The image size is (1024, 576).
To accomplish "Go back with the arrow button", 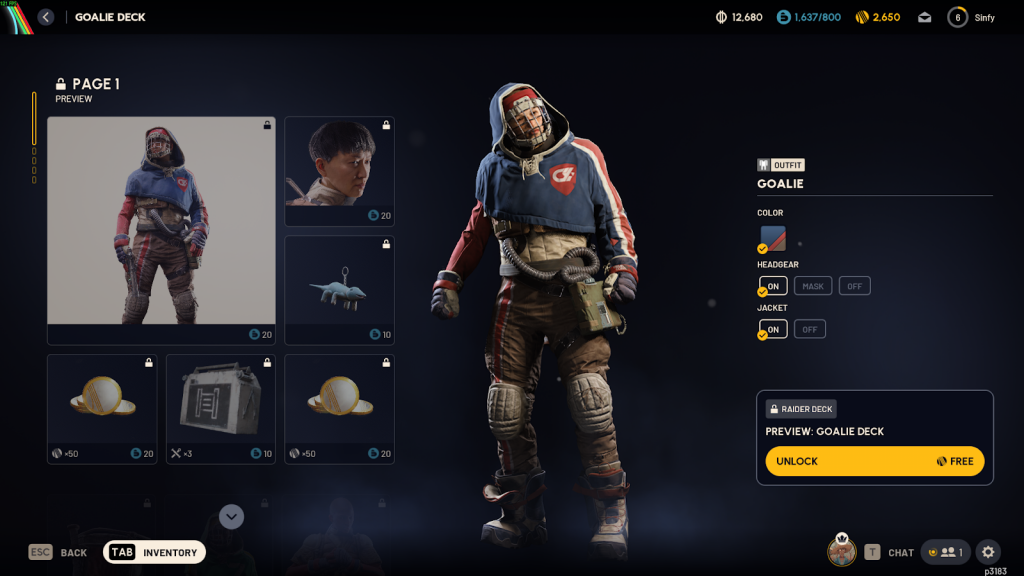I will tap(46, 17).
